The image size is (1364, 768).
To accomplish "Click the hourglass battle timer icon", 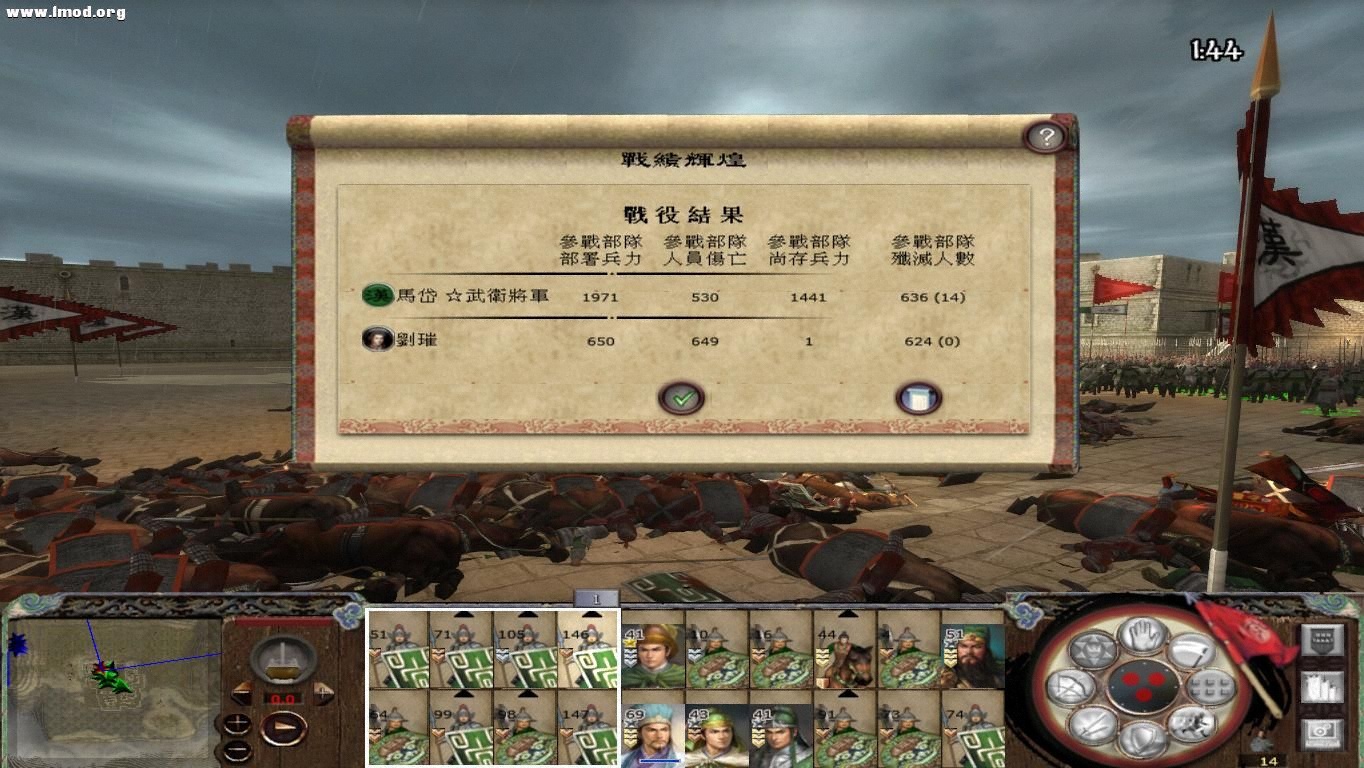I will (x=283, y=660).
